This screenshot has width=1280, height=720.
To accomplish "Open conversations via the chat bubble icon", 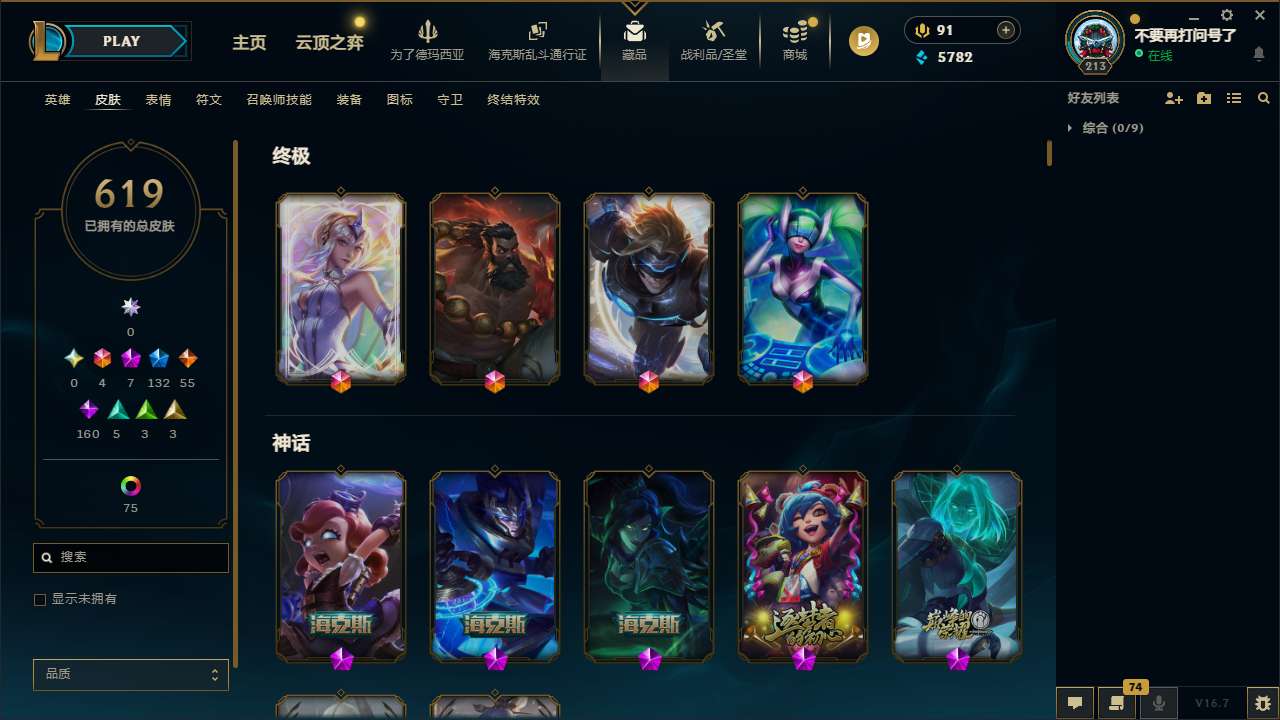I will point(1075,702).
